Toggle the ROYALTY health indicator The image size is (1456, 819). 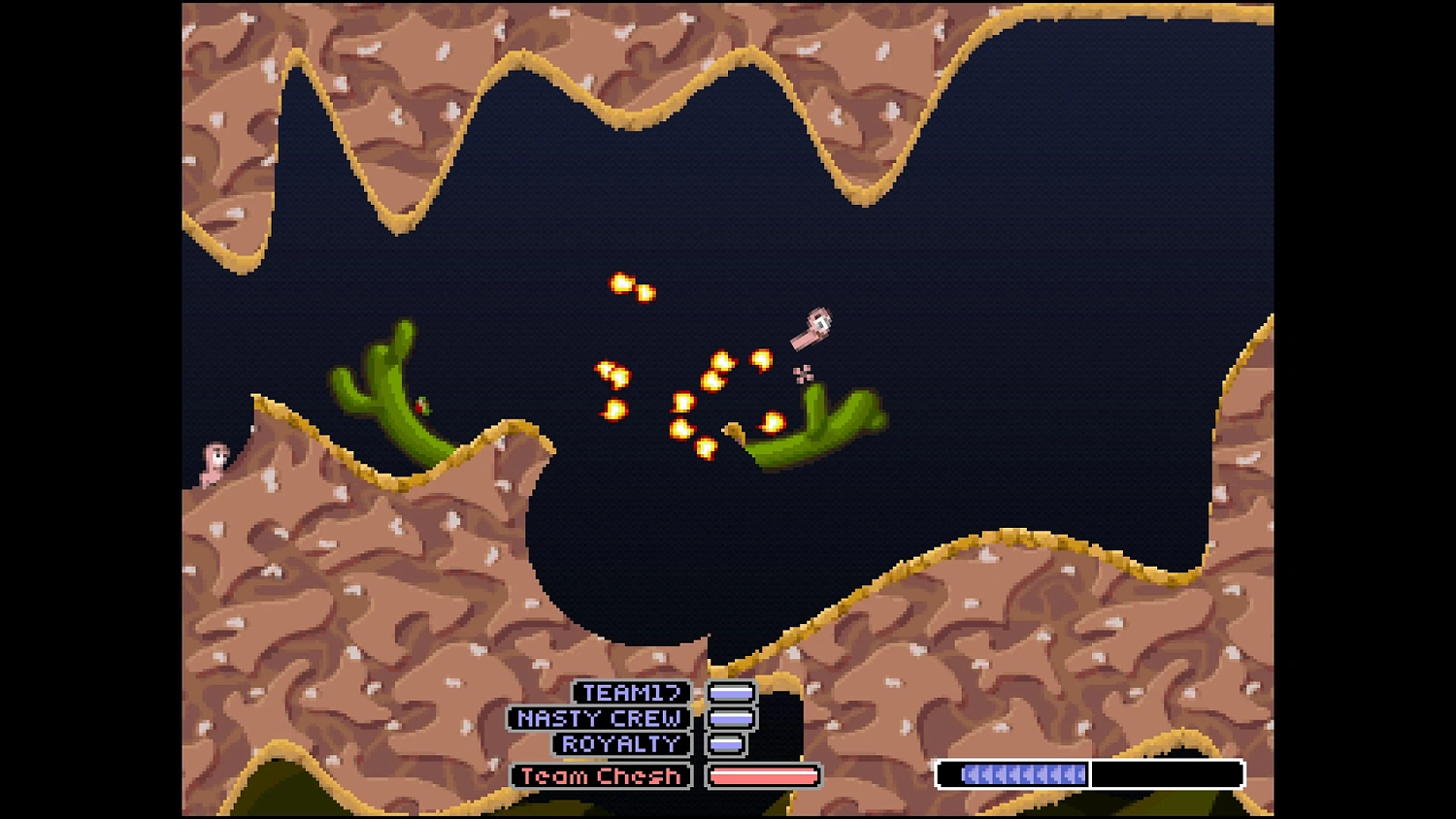coord(726,744)
